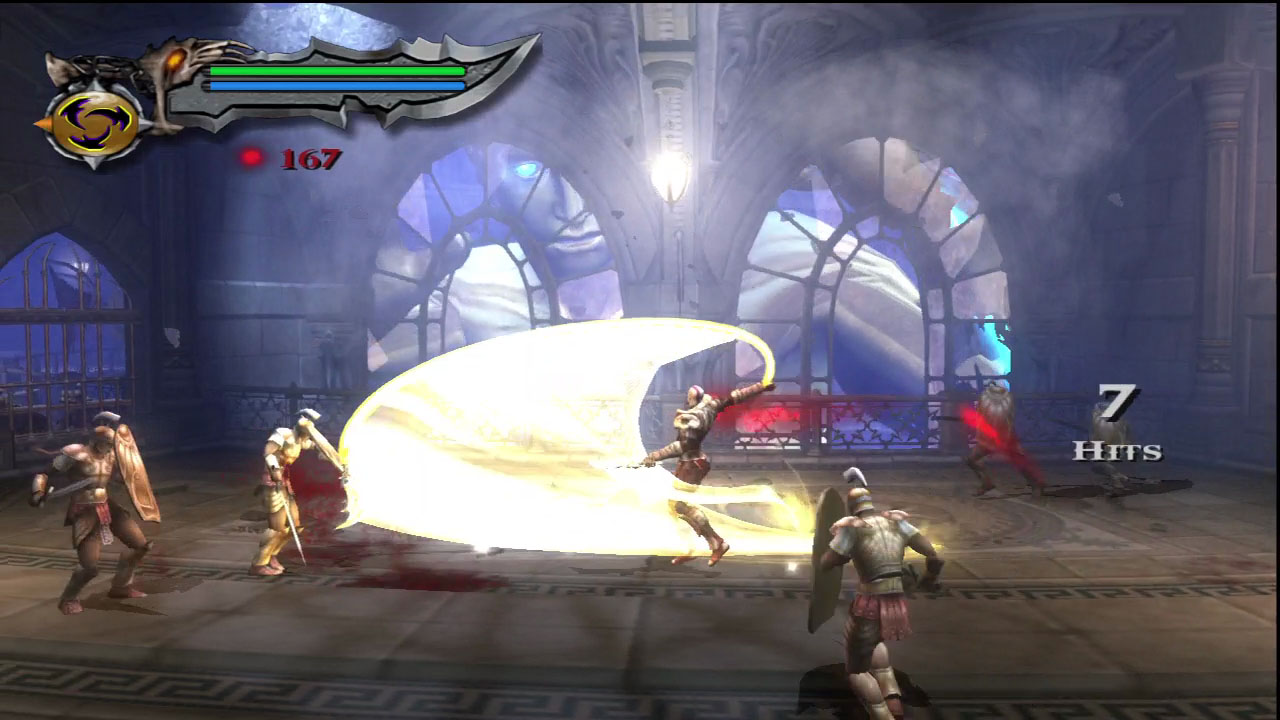1280x720 pixels.
Task: Select the red orb counter showing 167
Action: pyautogui.click(x=309, y=158)
